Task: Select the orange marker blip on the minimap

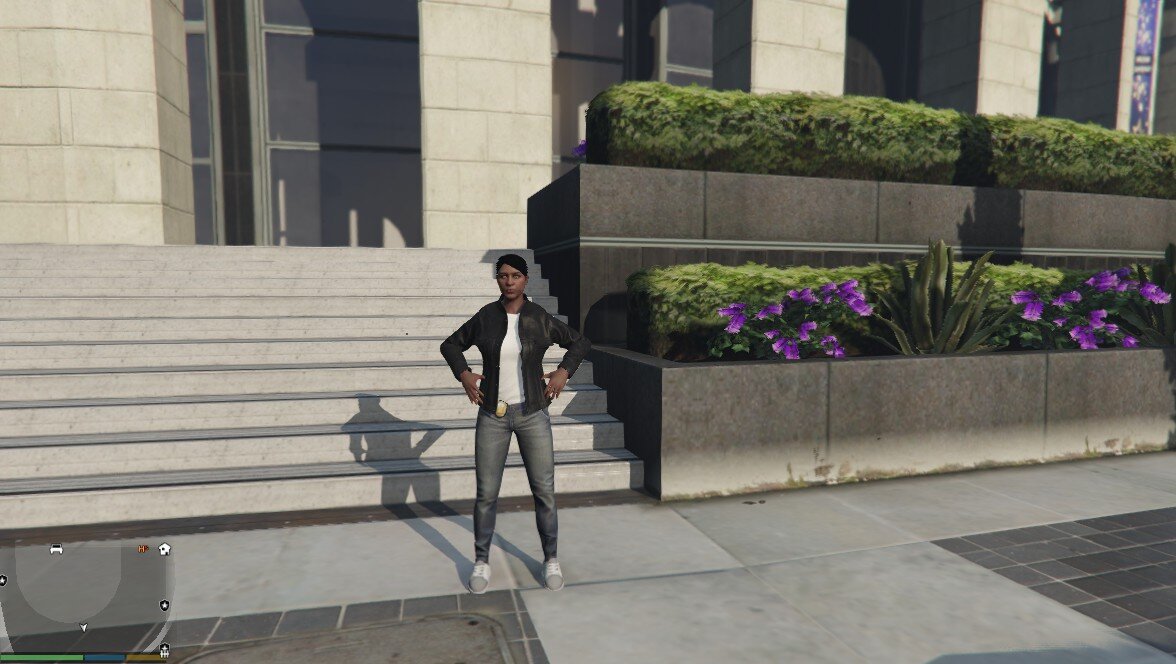Action: tap(144, 549)
